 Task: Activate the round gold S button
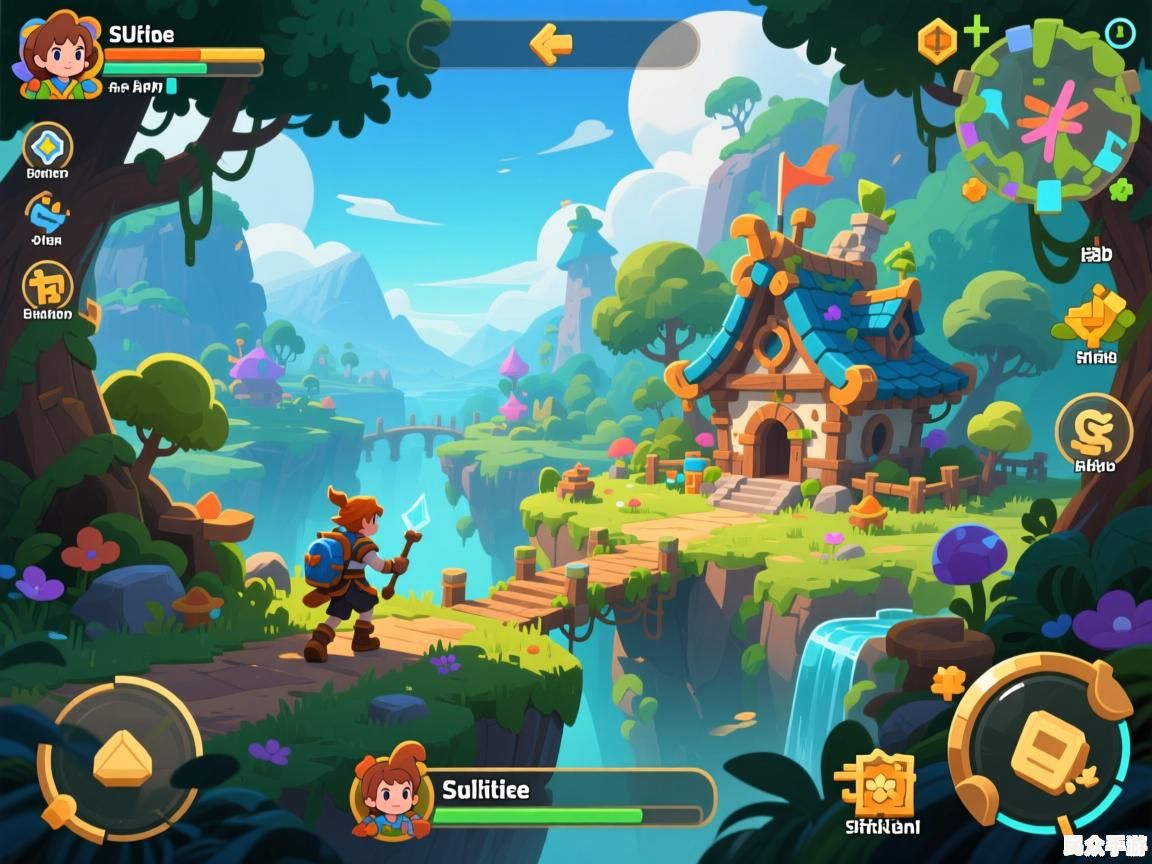pyautogui.click(x=1093, y=430)
